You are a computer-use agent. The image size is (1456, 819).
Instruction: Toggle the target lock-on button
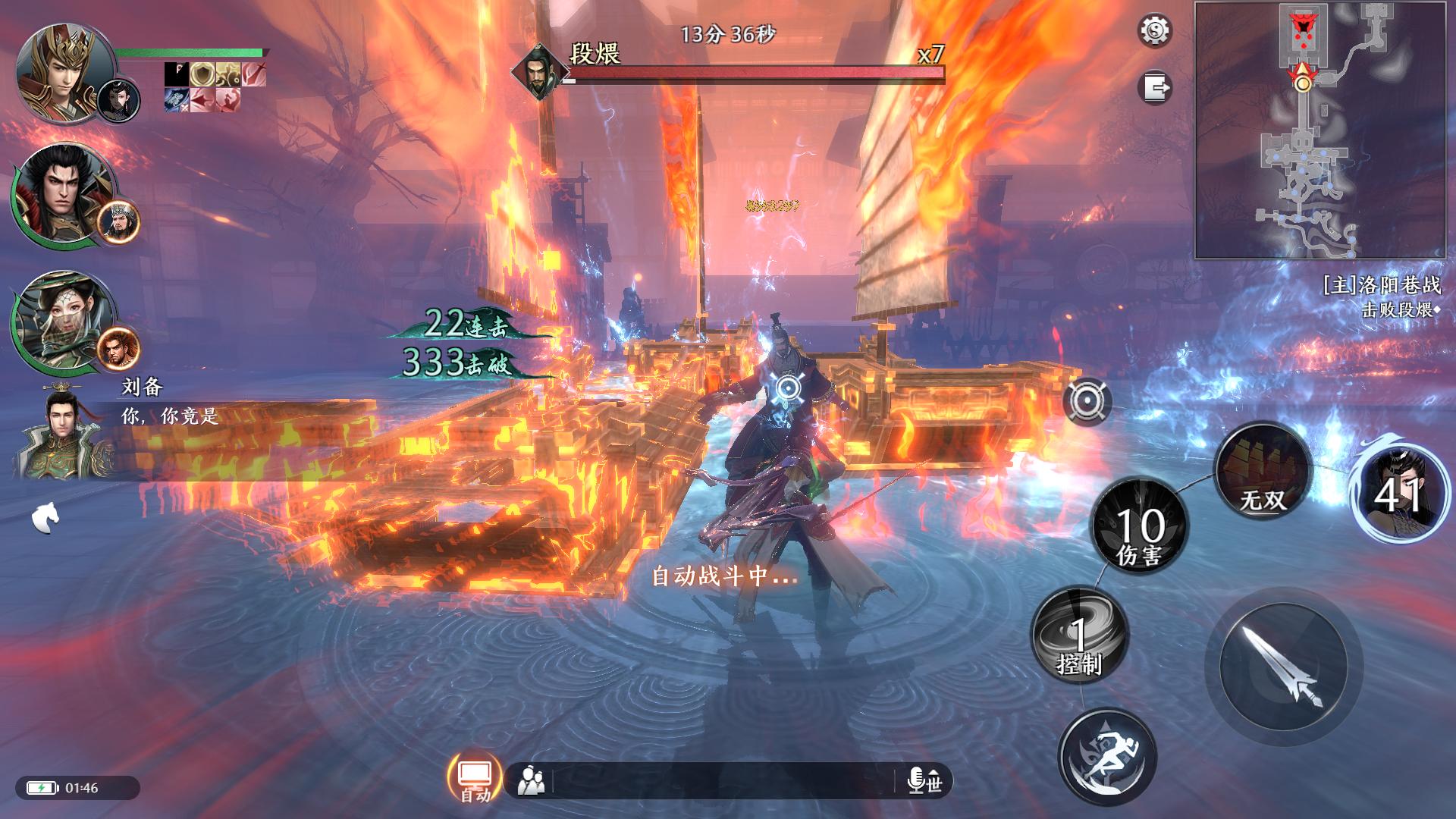click(1087, 401)
